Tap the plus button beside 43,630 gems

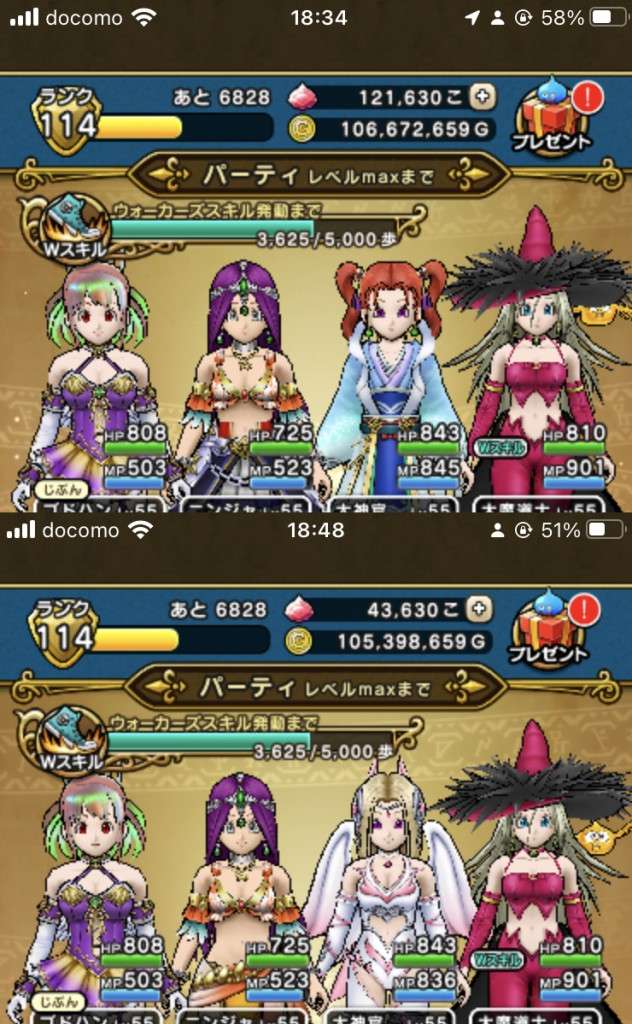point(481,608)
